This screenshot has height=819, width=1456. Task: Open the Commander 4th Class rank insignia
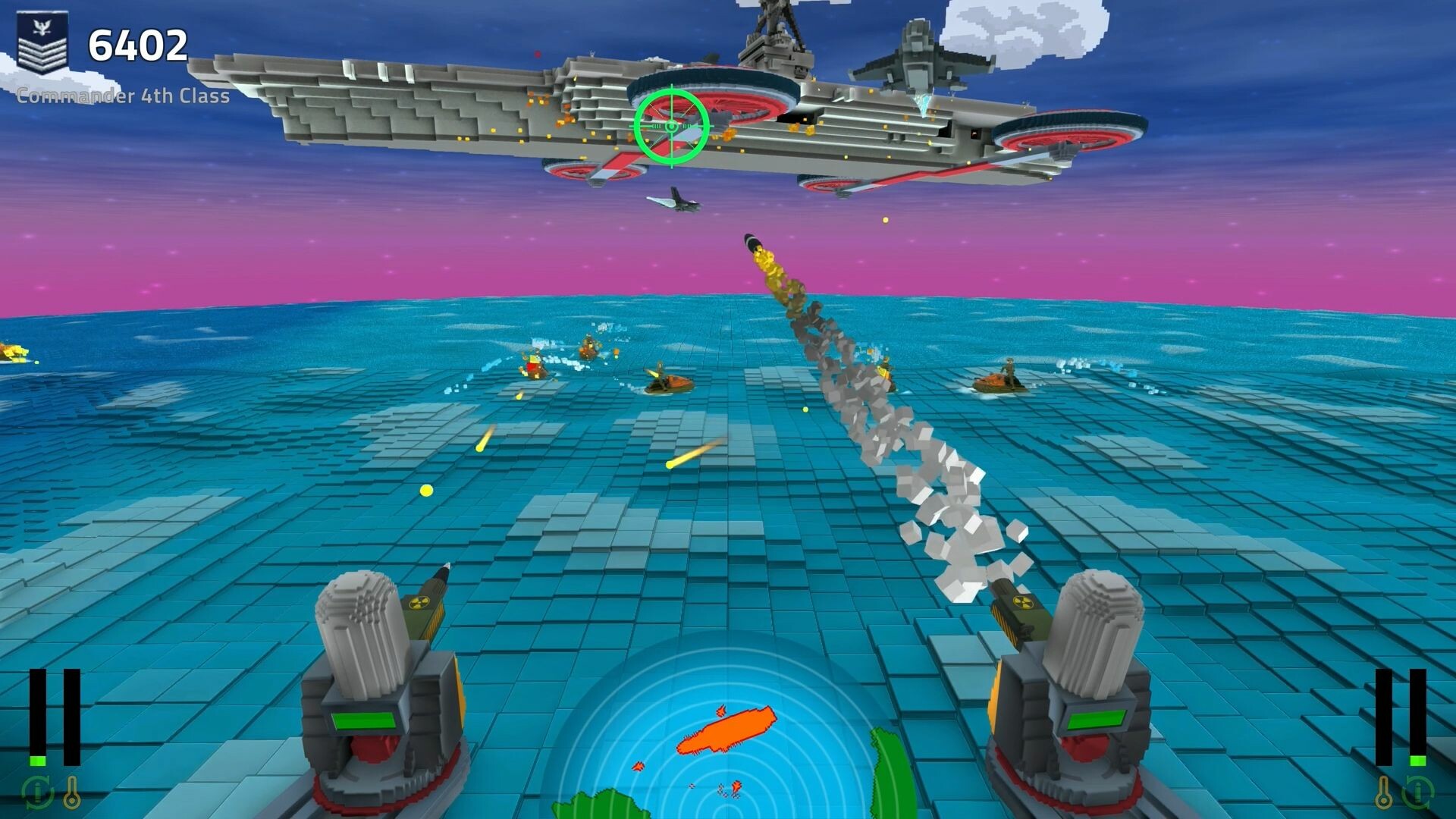[43, 42]
